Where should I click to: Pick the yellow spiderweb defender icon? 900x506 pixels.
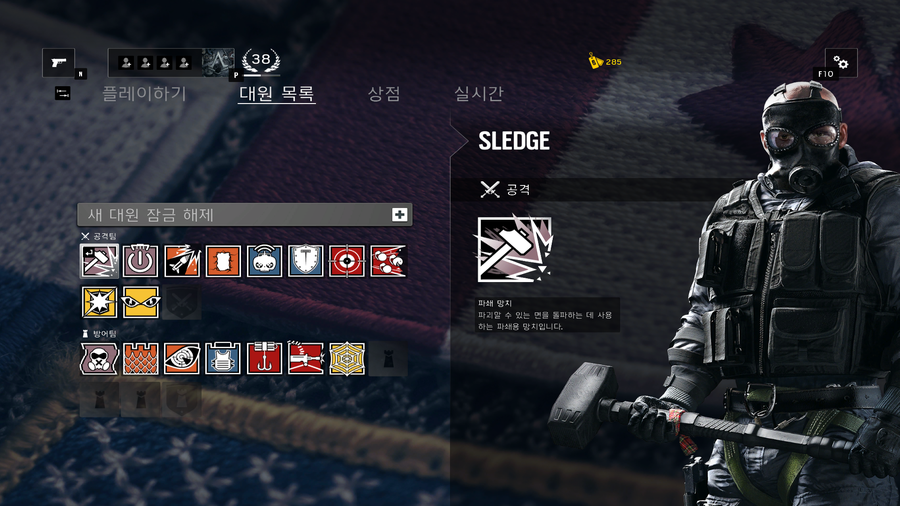(x=347, y=358)
